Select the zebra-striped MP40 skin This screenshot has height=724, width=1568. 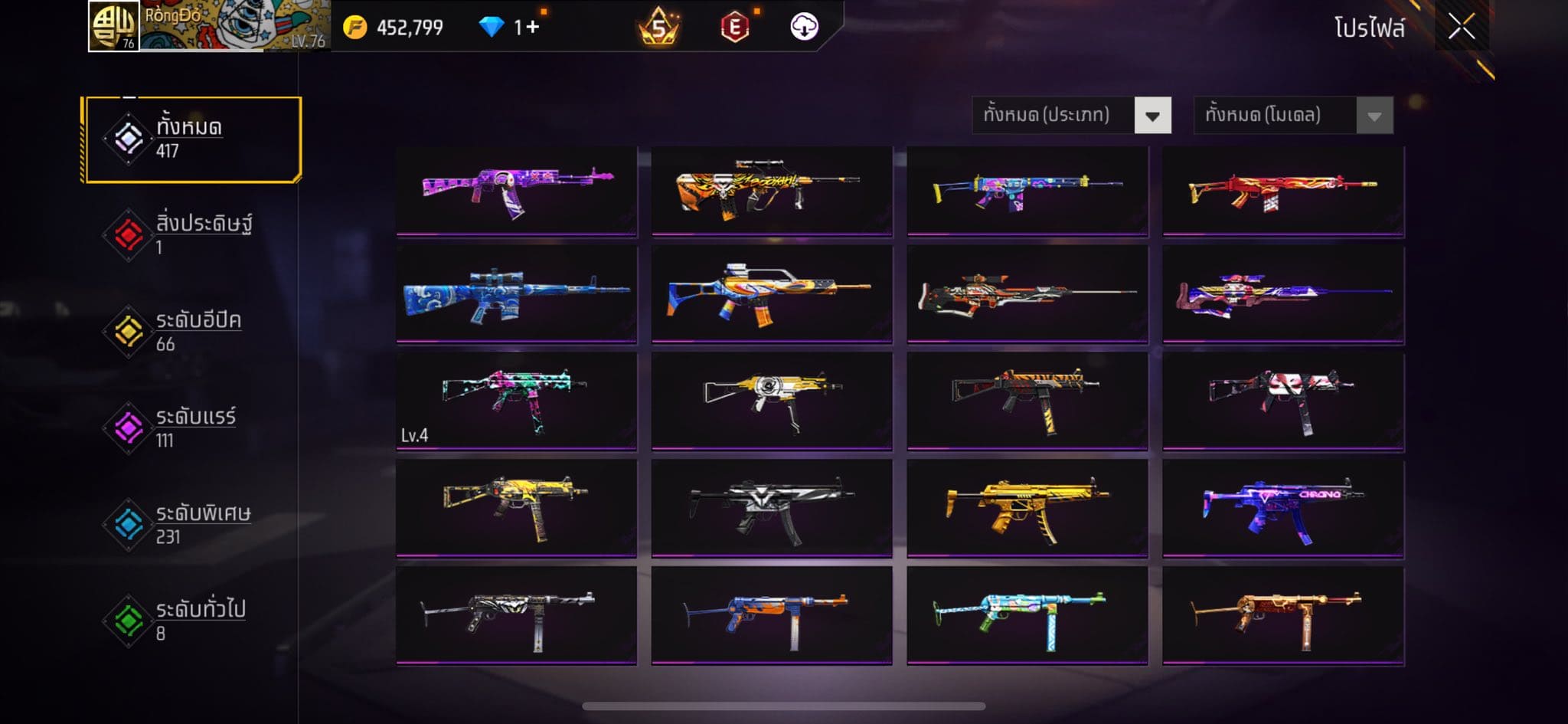pyautogui.click(x=517, y=615)
